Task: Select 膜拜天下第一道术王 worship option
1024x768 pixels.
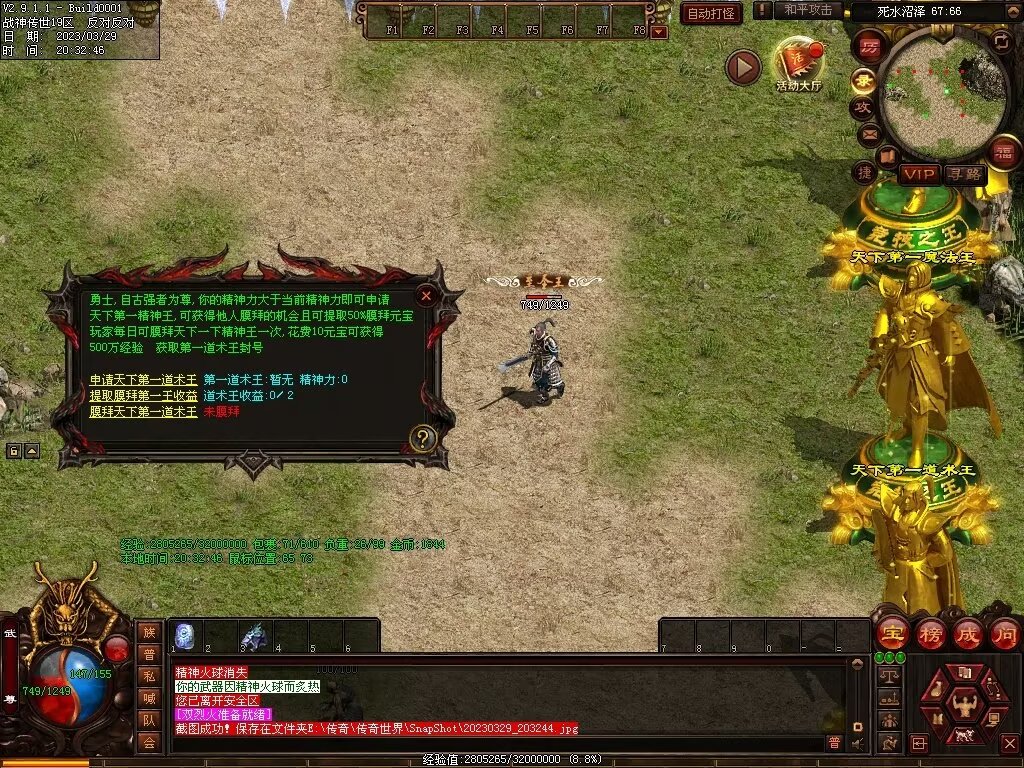Action: (x=143, y=412)
